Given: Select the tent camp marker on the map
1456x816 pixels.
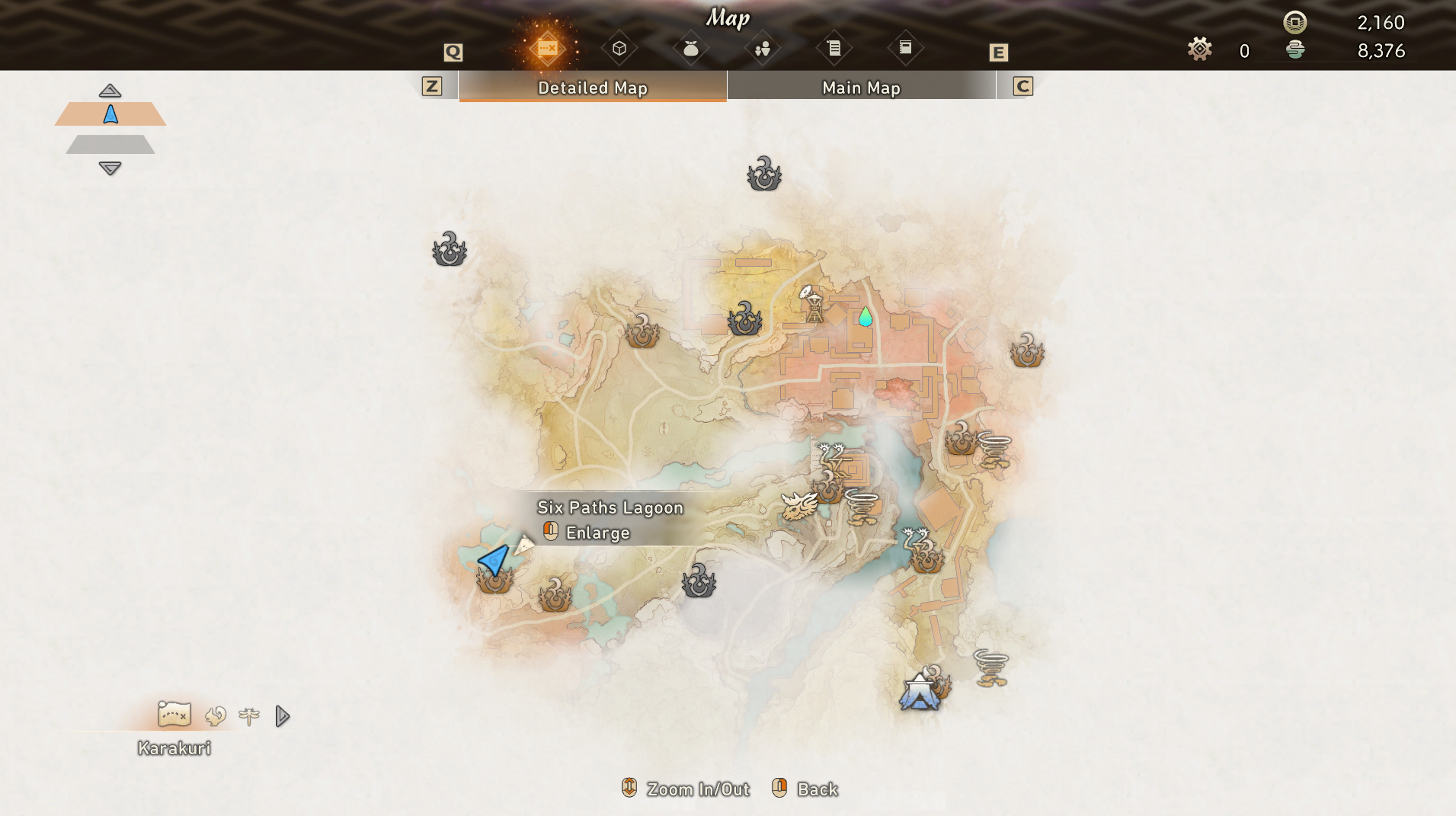Looking at the screenshot, I should tap(920, 693).
